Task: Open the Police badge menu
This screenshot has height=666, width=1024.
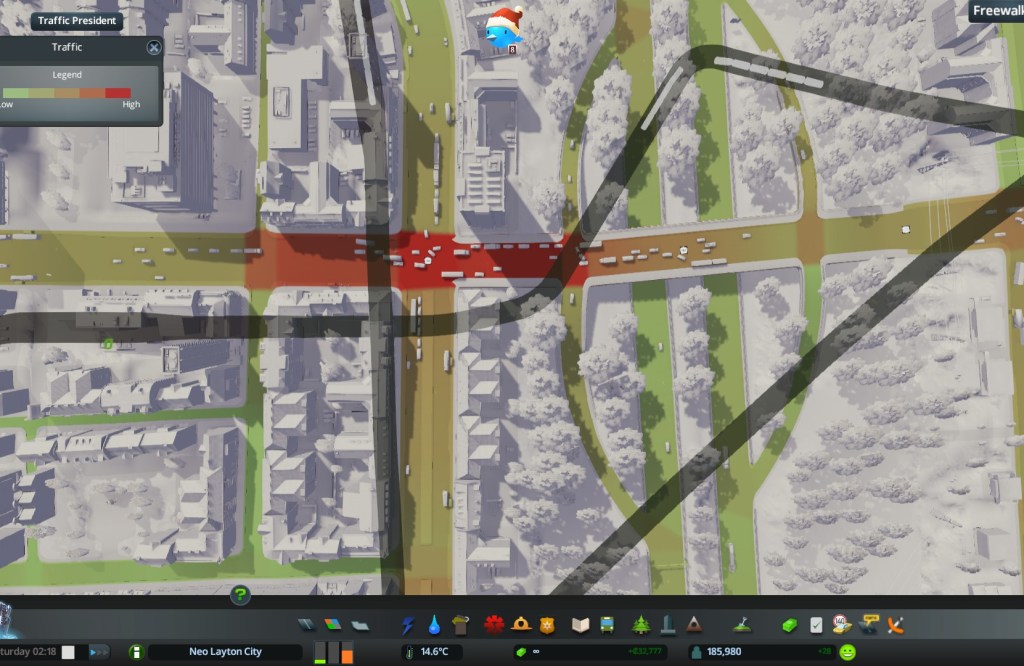Action: point(546,625)
